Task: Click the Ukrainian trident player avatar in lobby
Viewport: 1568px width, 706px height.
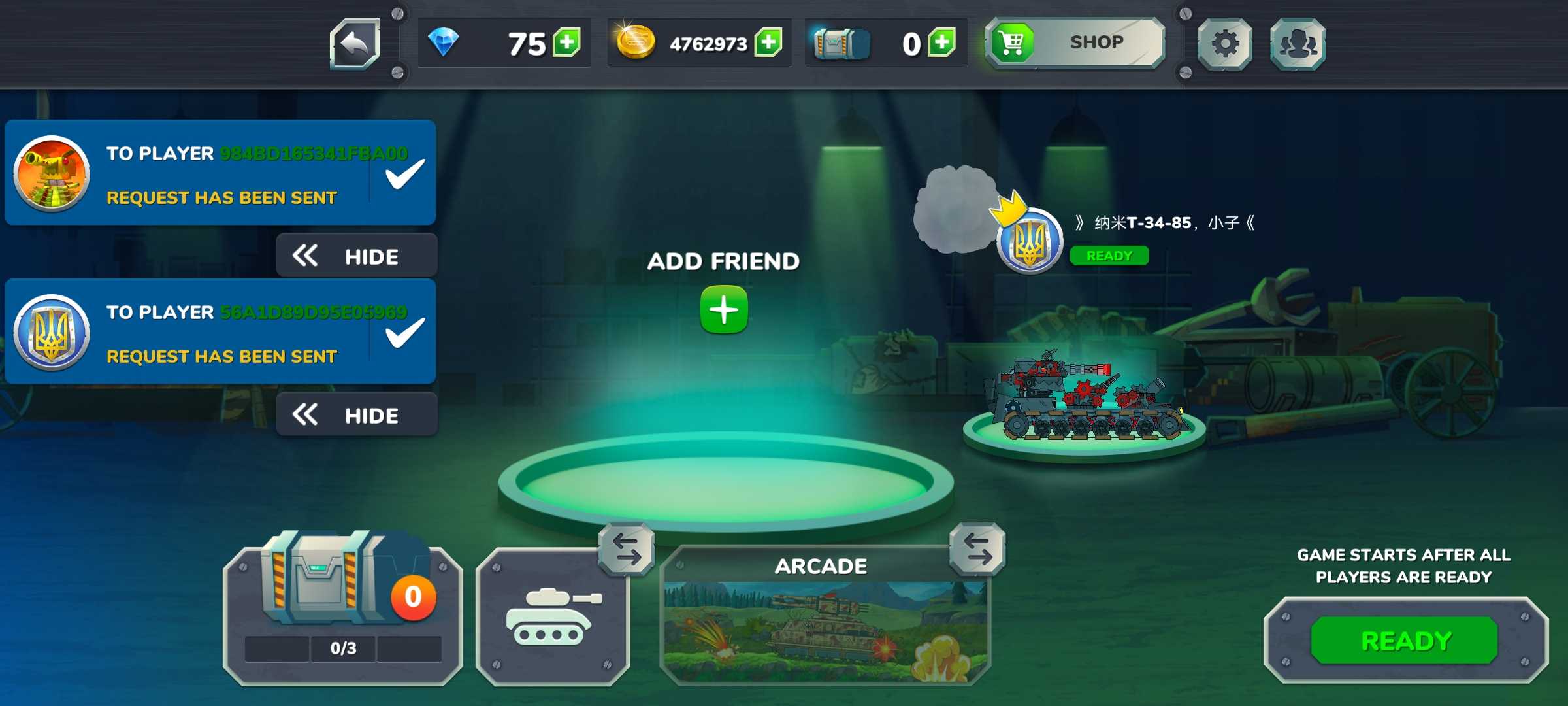Action: (1030, 242)
